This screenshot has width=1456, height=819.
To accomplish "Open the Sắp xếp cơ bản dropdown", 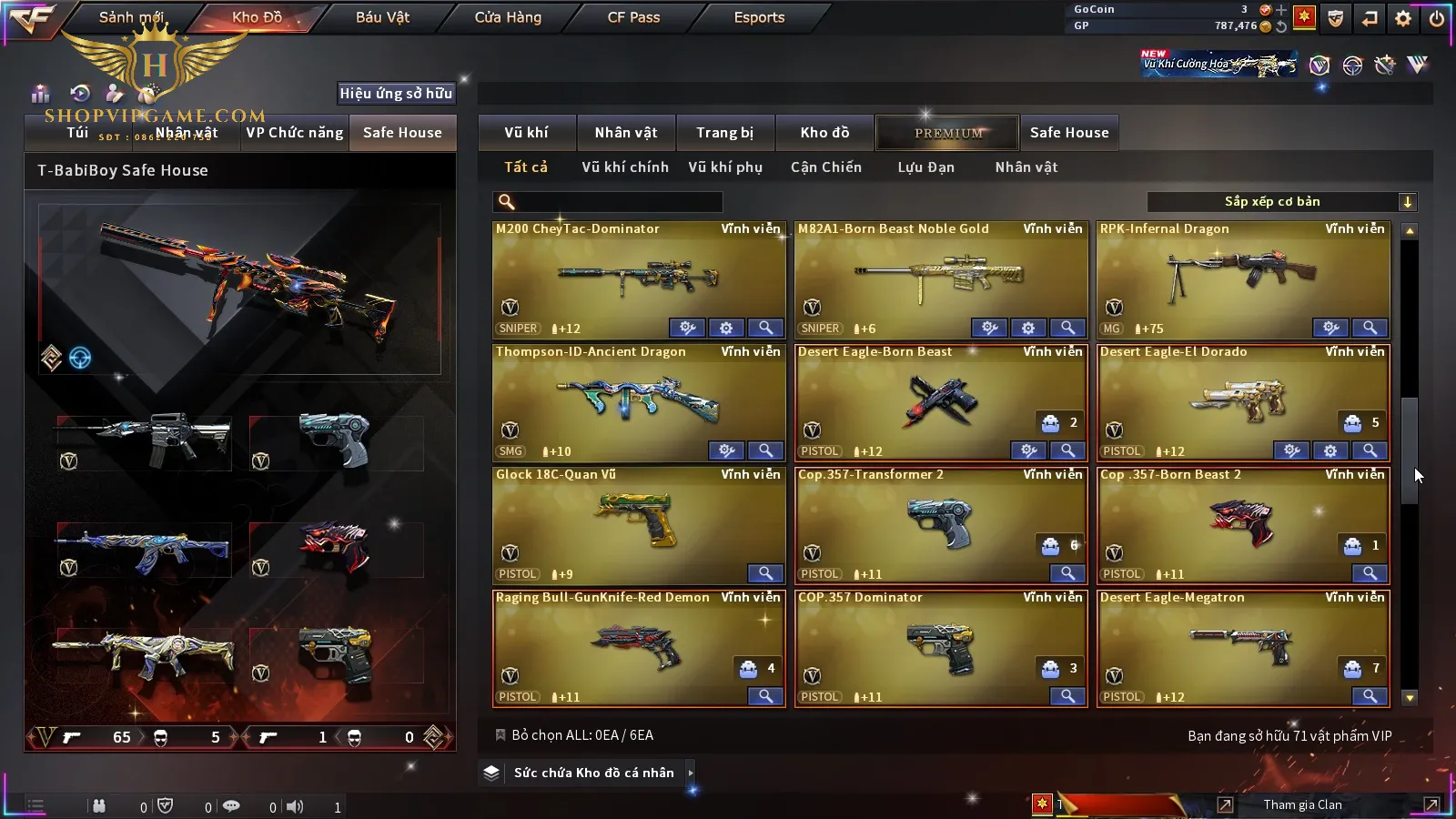I will 1281,202.
